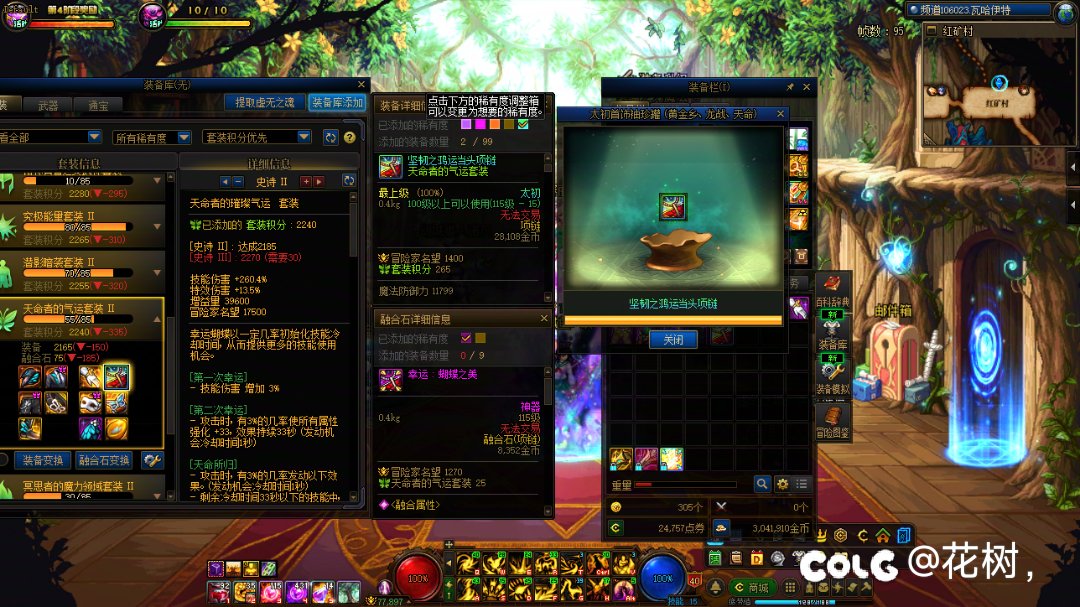The height and width of the screenshot is (607, 1080).
Task: Click the 提取虚无之魂 button
Action: click(x=264, y=102)
